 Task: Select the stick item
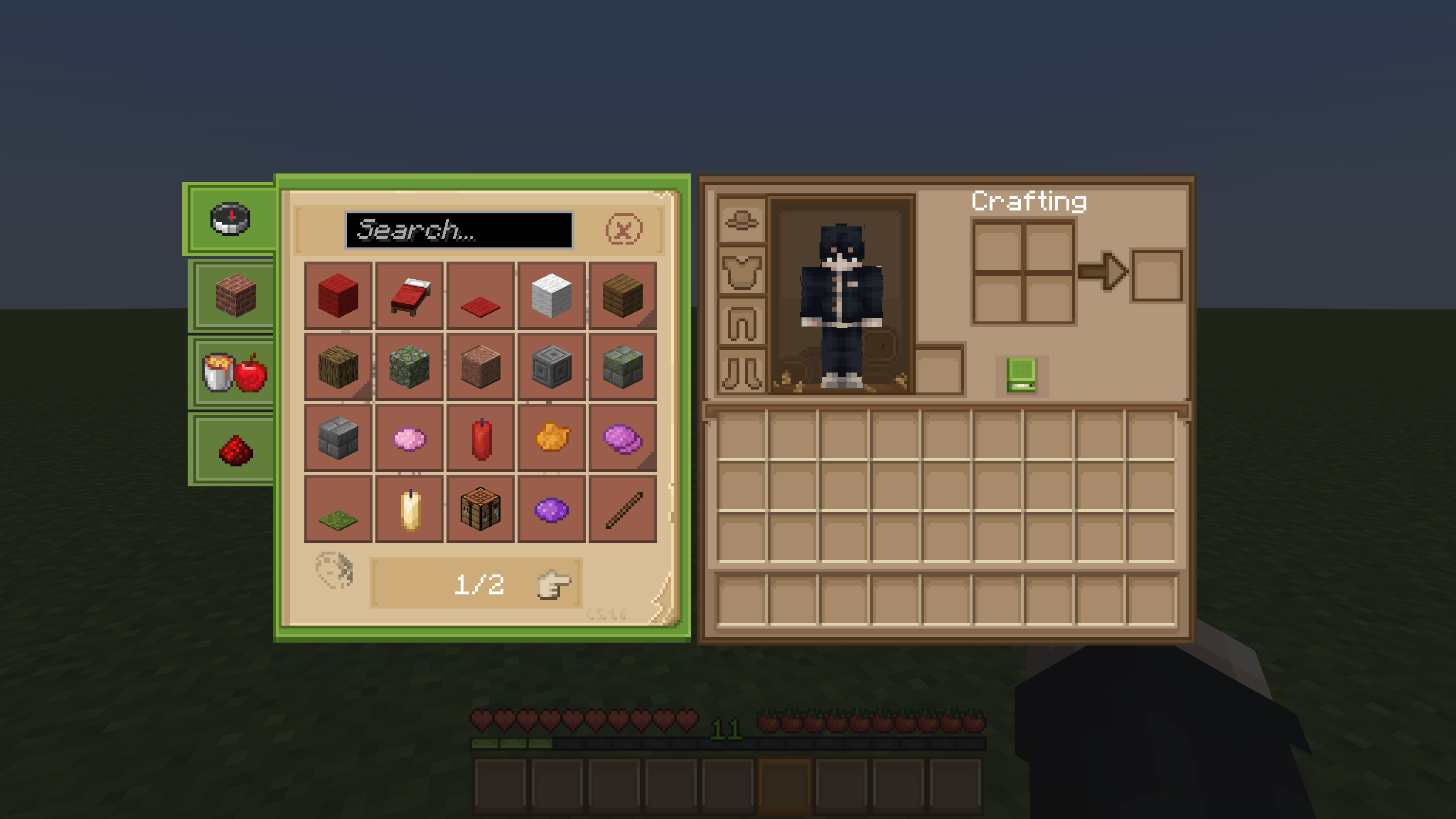623,510
